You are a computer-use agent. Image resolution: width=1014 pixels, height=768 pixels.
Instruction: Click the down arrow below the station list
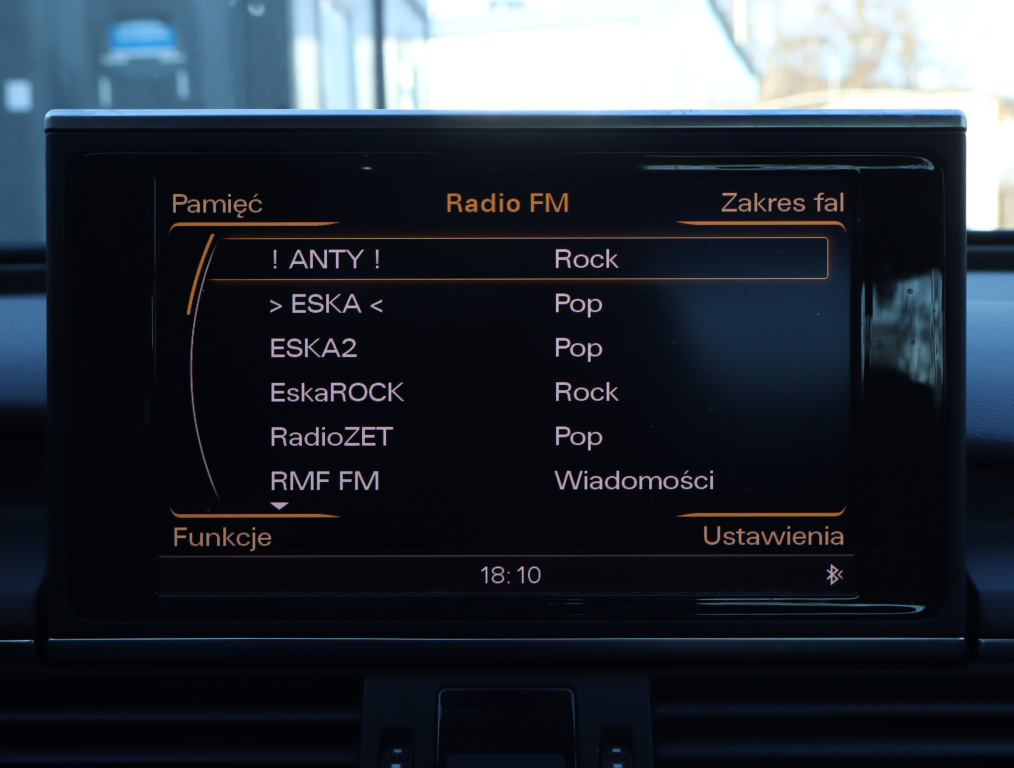pyautogui.click(x=279, y=506)
